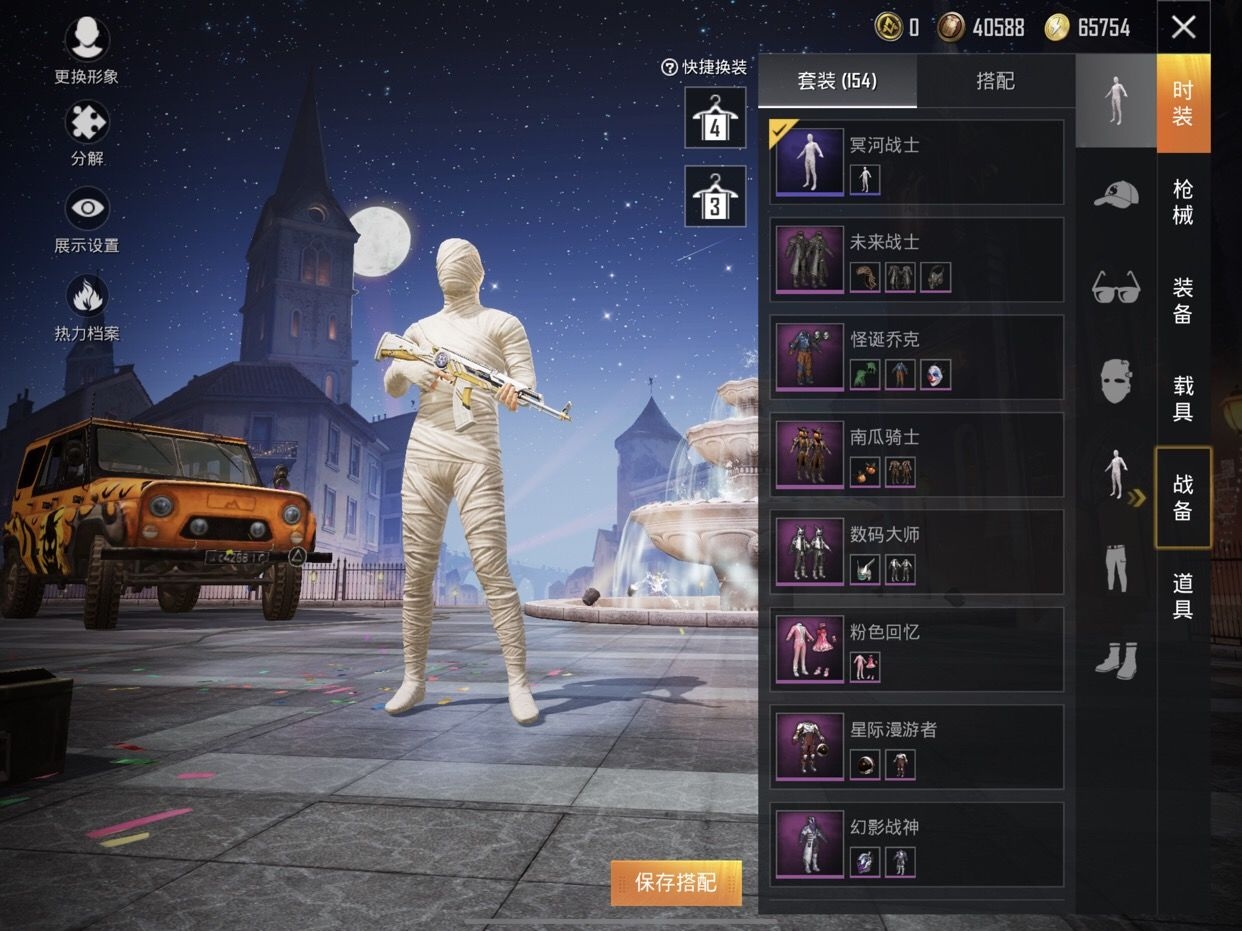This screenshot has height=931, width=1242.
Task: Select the 未来战士 outfit set
Action: click(x=916, y=260)
